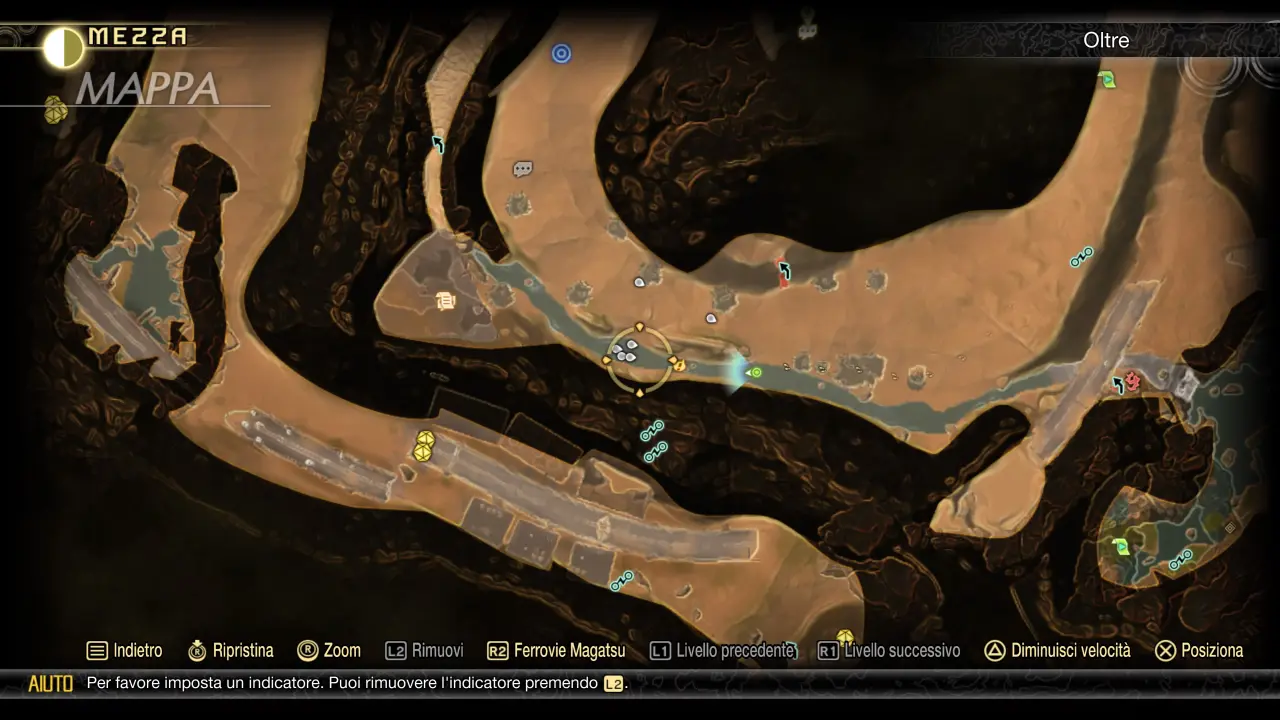Click the circular map cursor reticle
1280x720 pixels.
coord(640,360)
